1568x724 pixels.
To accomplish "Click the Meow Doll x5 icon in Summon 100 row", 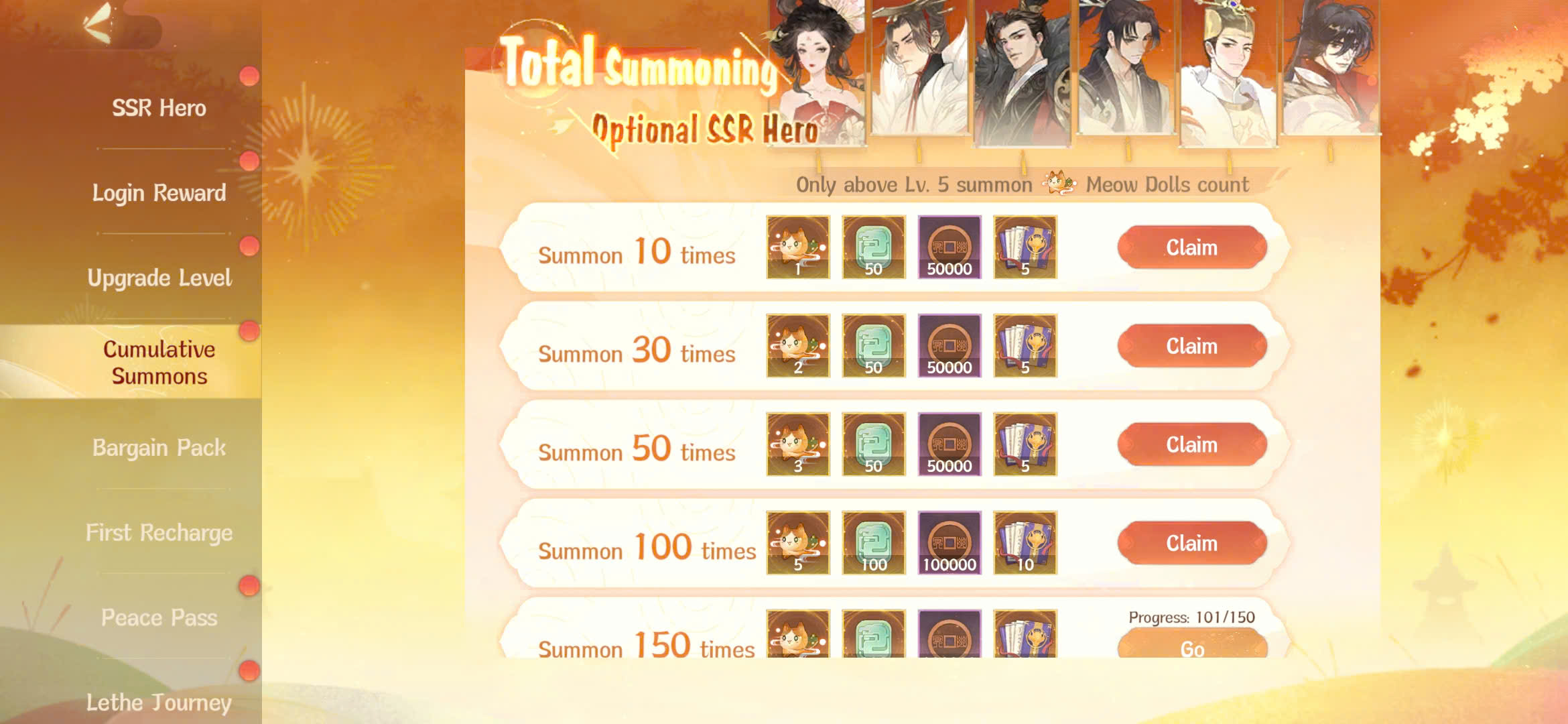I will [x=797, y=543].
